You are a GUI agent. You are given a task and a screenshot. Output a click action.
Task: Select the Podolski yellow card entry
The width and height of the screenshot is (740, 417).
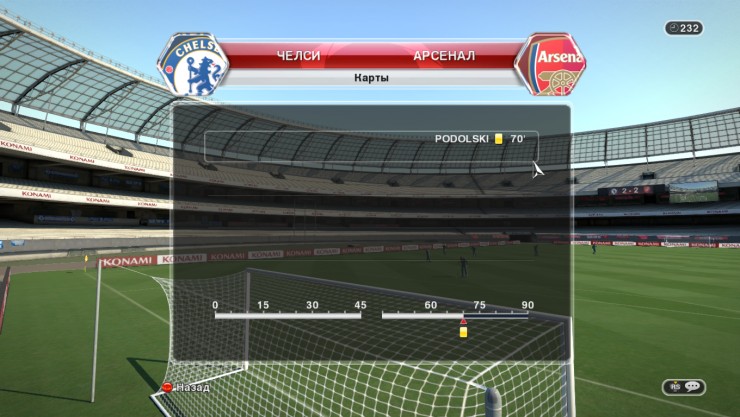point(480,139)
